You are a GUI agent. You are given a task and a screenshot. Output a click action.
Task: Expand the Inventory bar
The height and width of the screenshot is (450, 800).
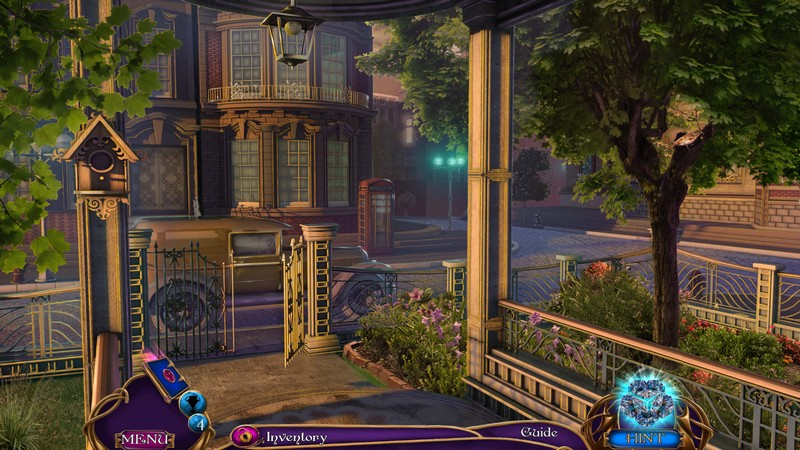tap(296, 437)
